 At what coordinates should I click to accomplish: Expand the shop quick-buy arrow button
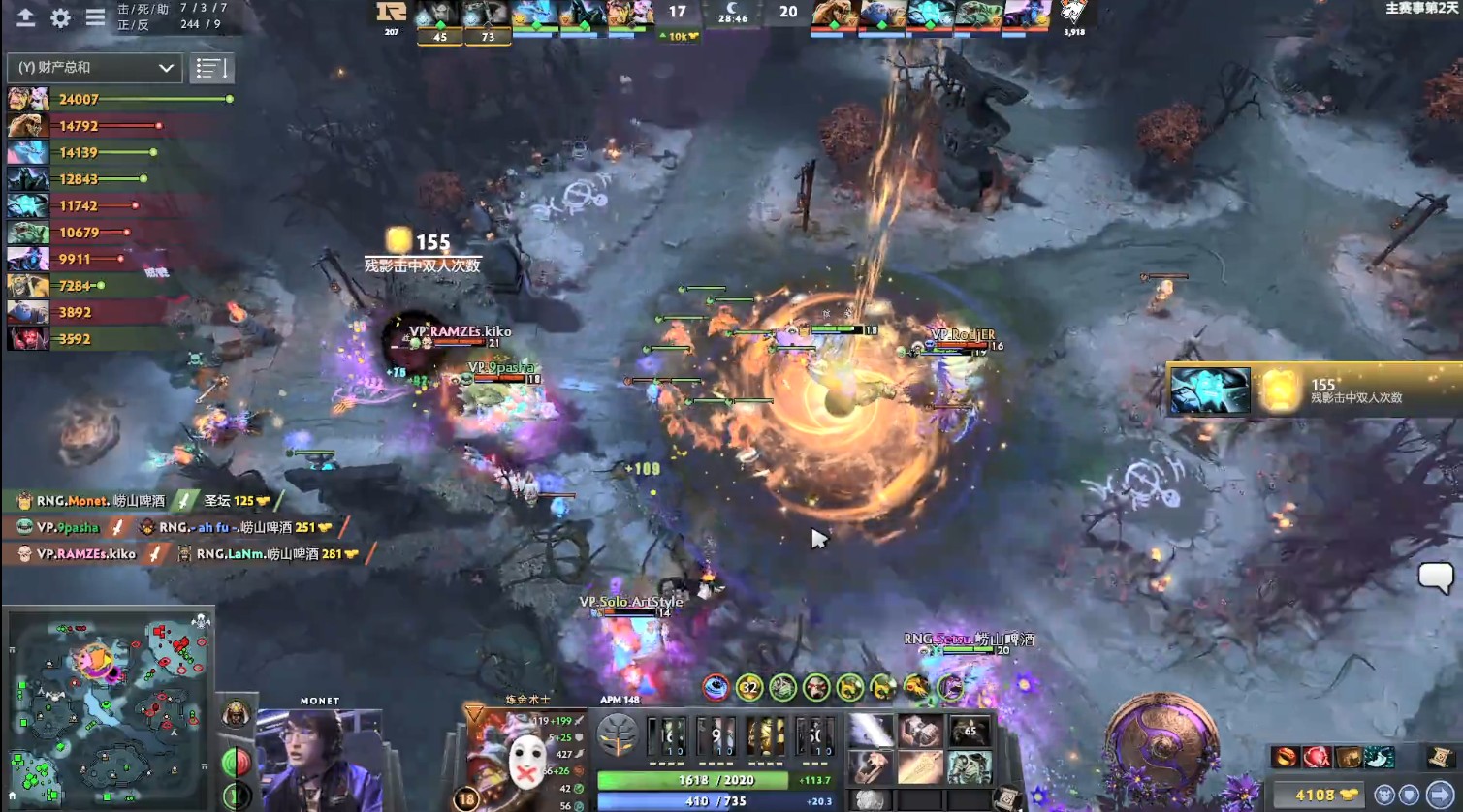click(x=1442, y=796)
